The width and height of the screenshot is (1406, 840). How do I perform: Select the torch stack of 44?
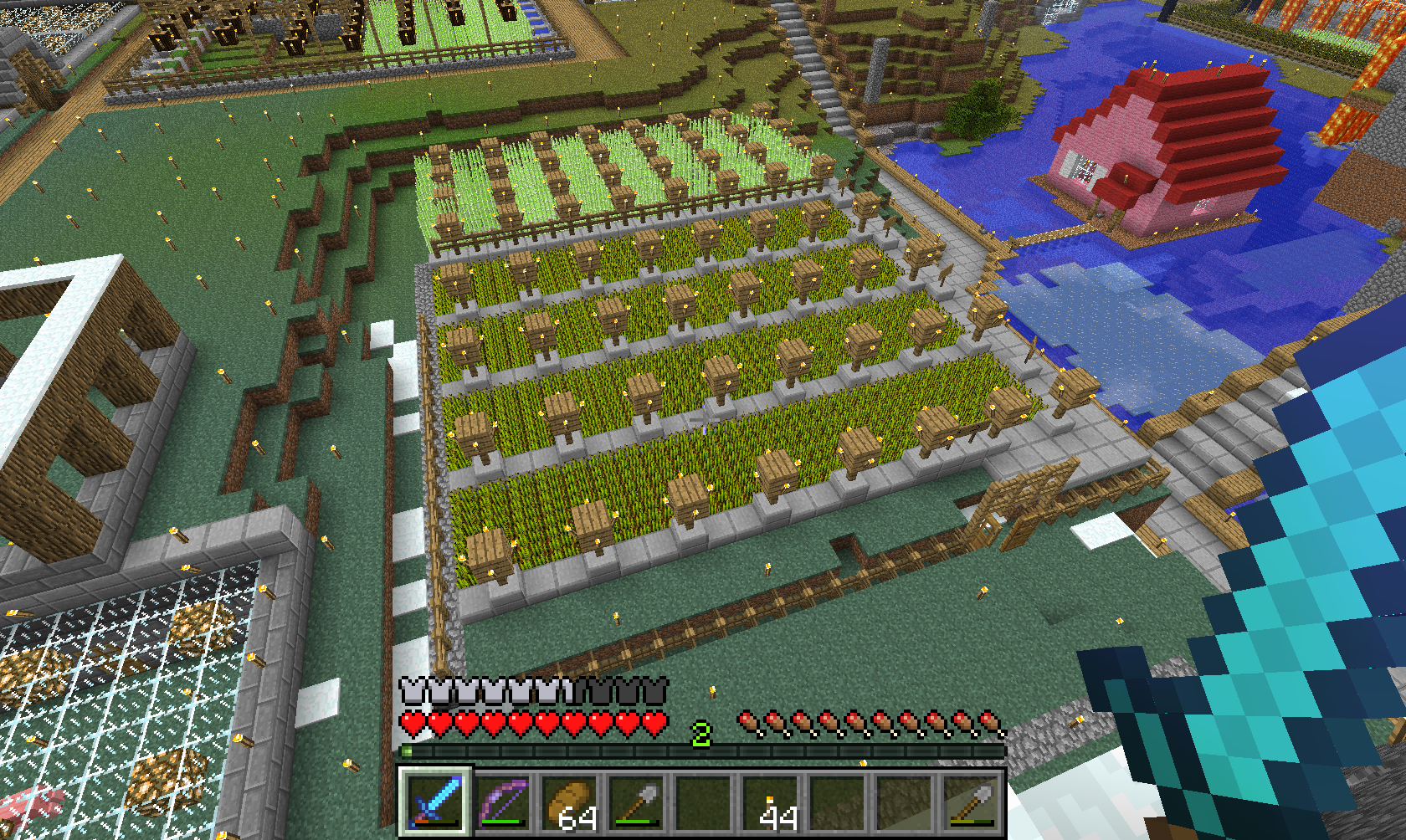[x=772, y=802]
